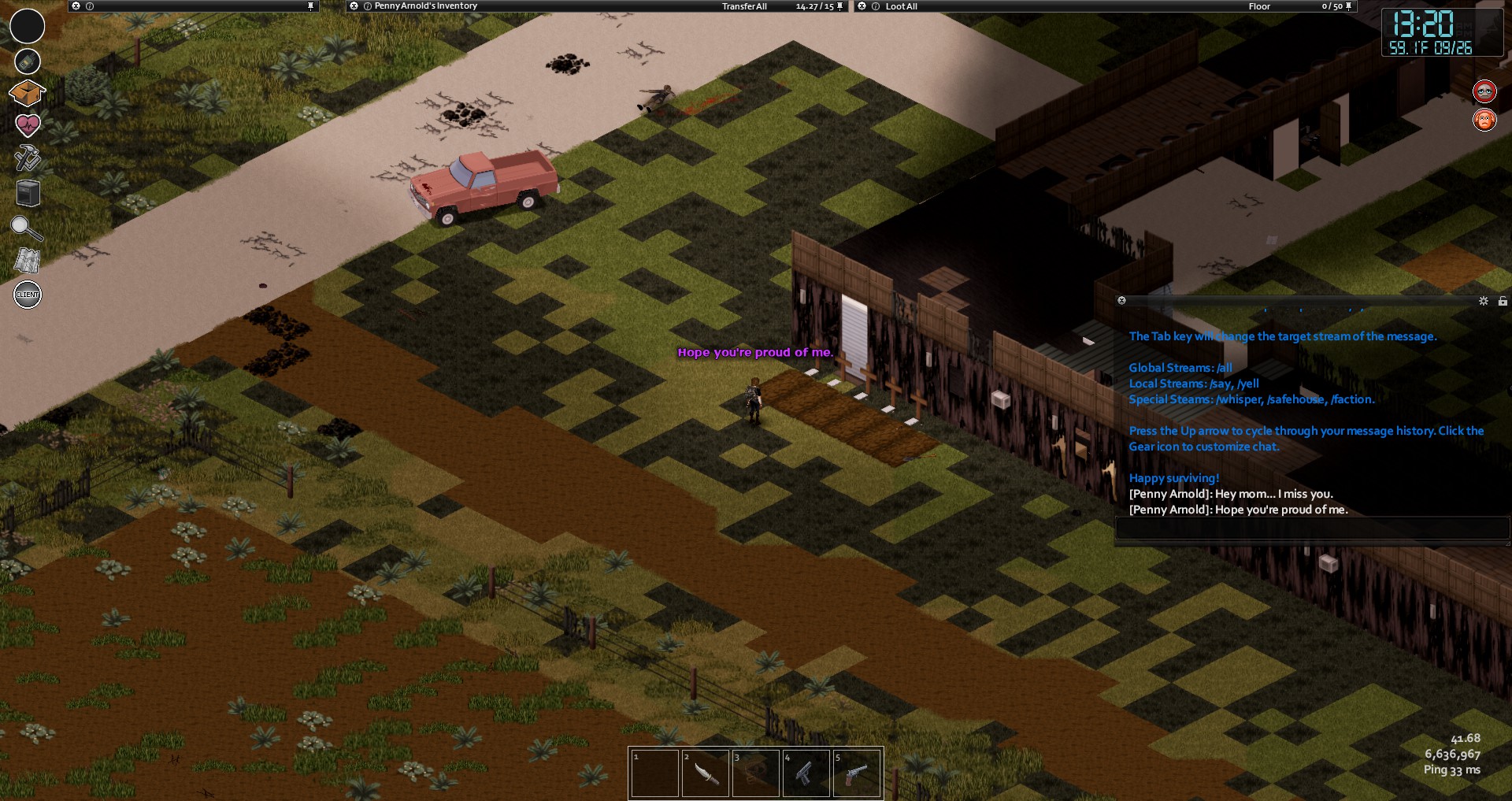Toggle the chat window lock icon
Image resolution: width=1512 pixels, height=801 pixels.
point(1503,301)
